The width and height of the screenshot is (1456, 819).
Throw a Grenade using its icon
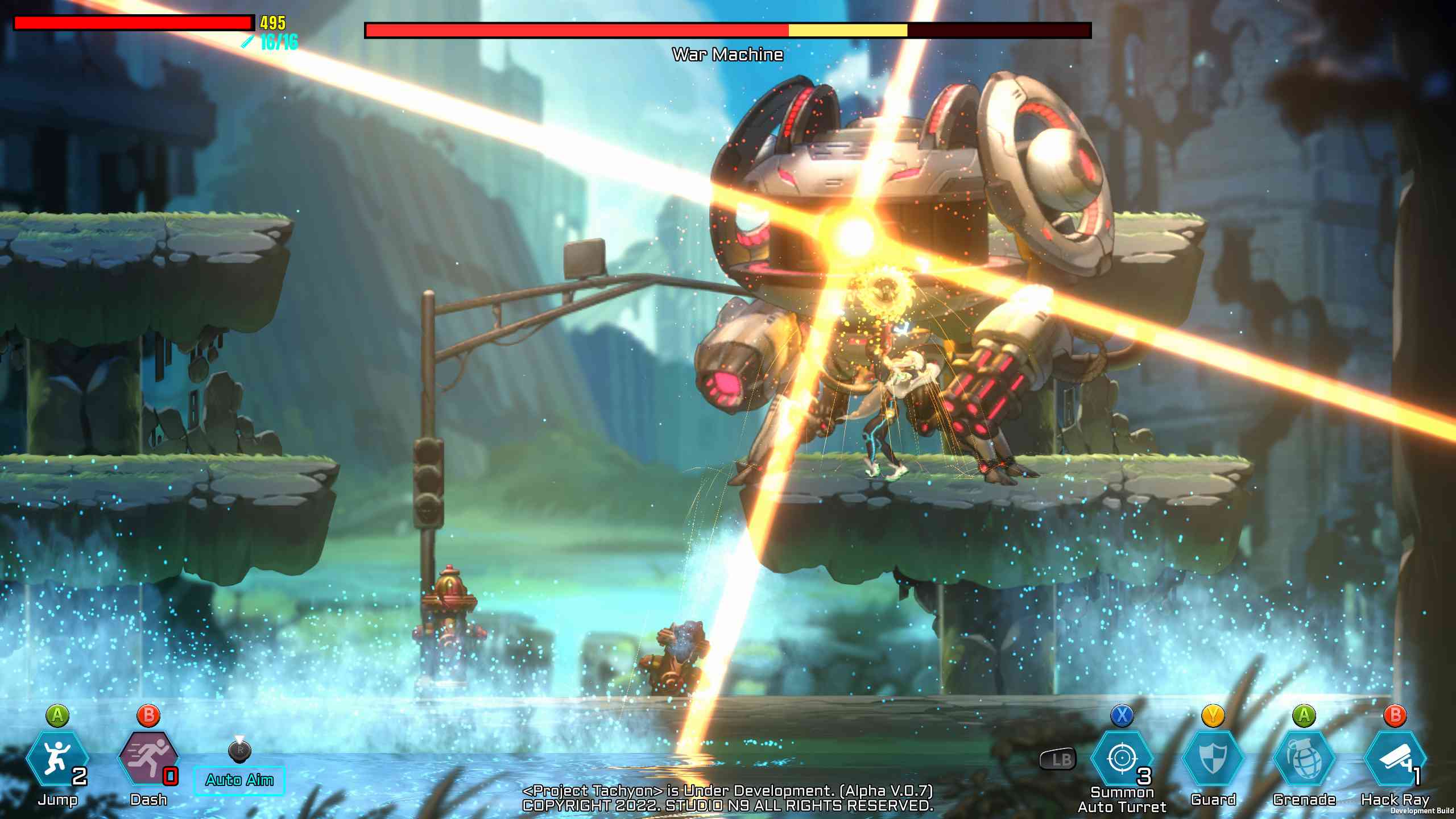click(x=1304, y=760)
